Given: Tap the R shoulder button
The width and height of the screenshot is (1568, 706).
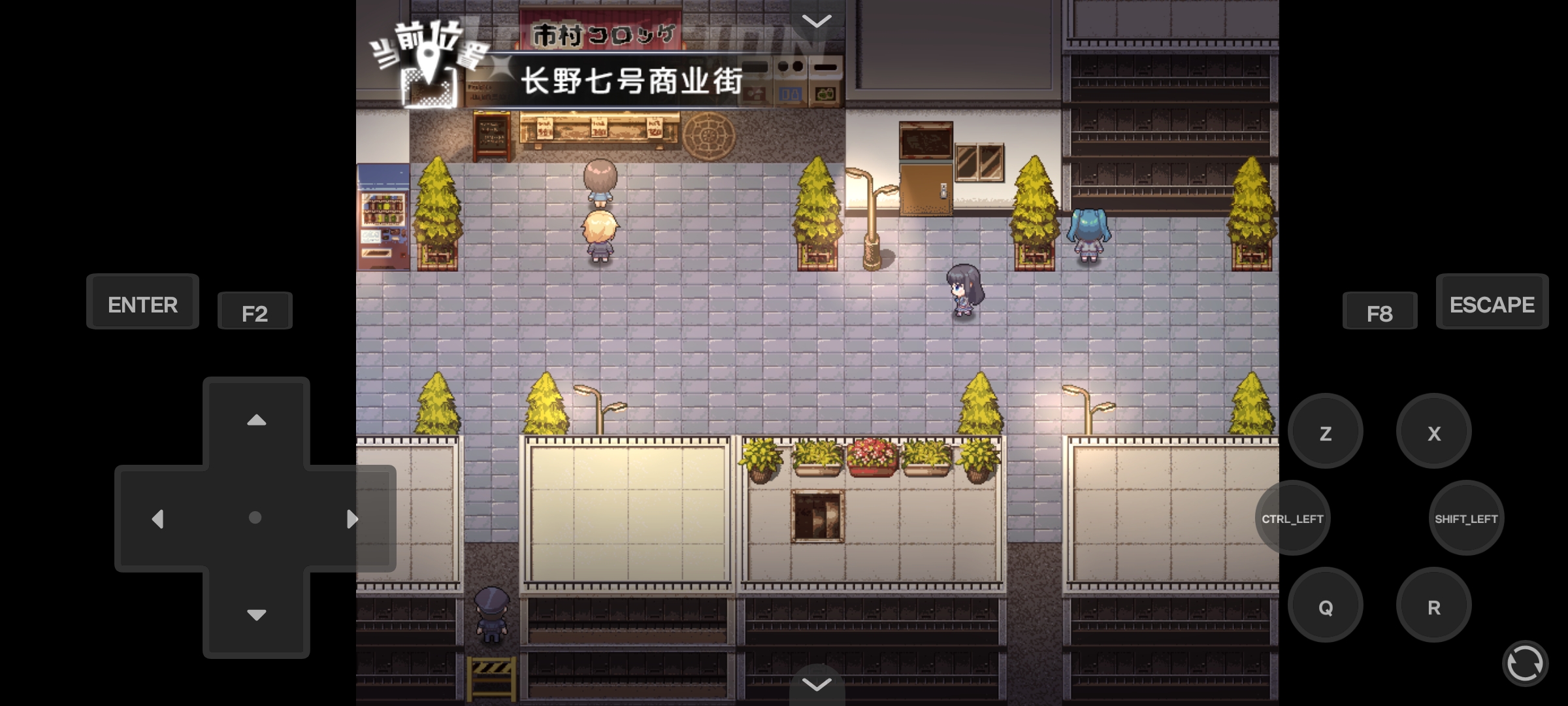Looking at the screenshot, I should (1433, 605).
